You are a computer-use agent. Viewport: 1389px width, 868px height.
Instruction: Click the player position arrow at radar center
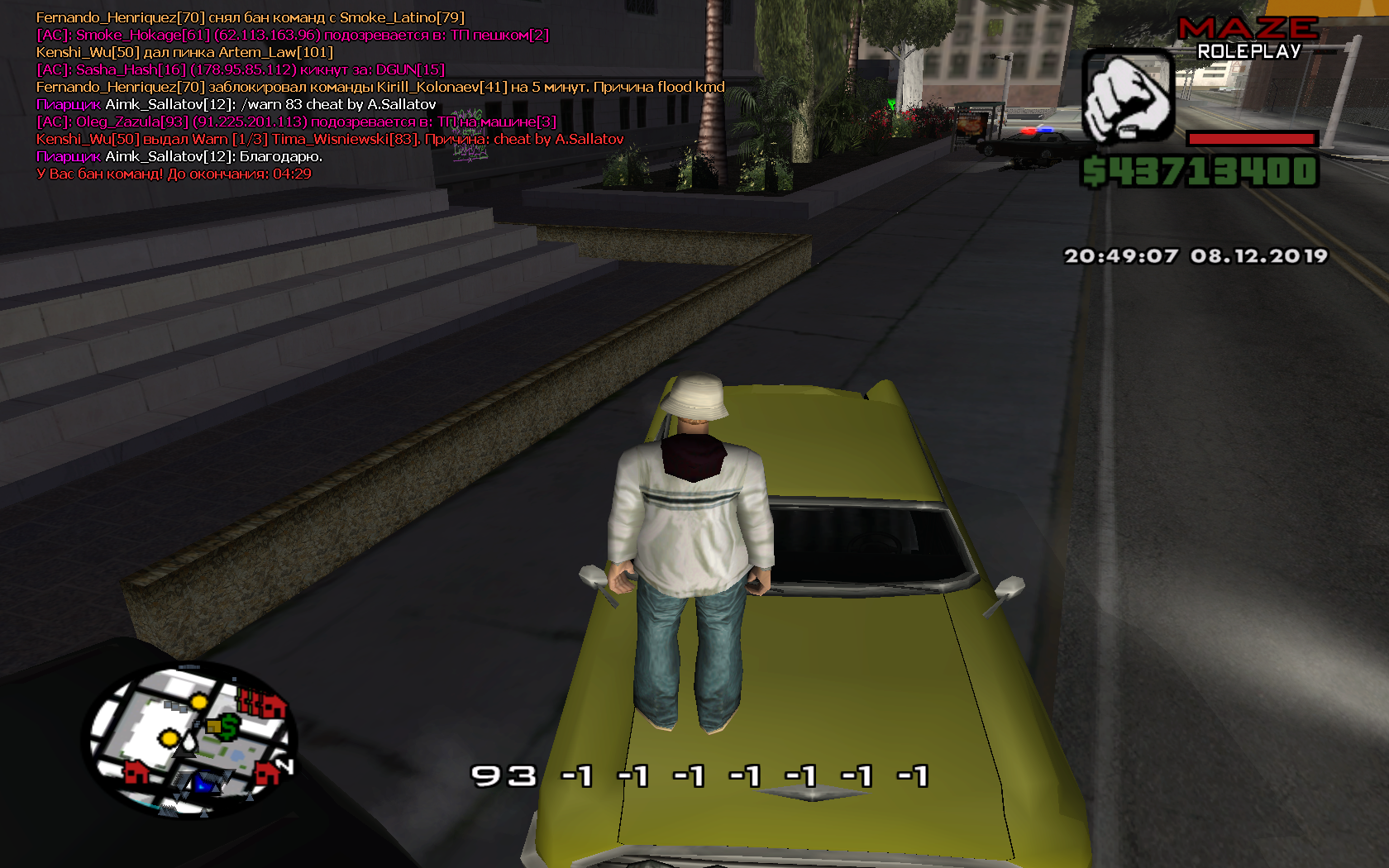point(184,755)
